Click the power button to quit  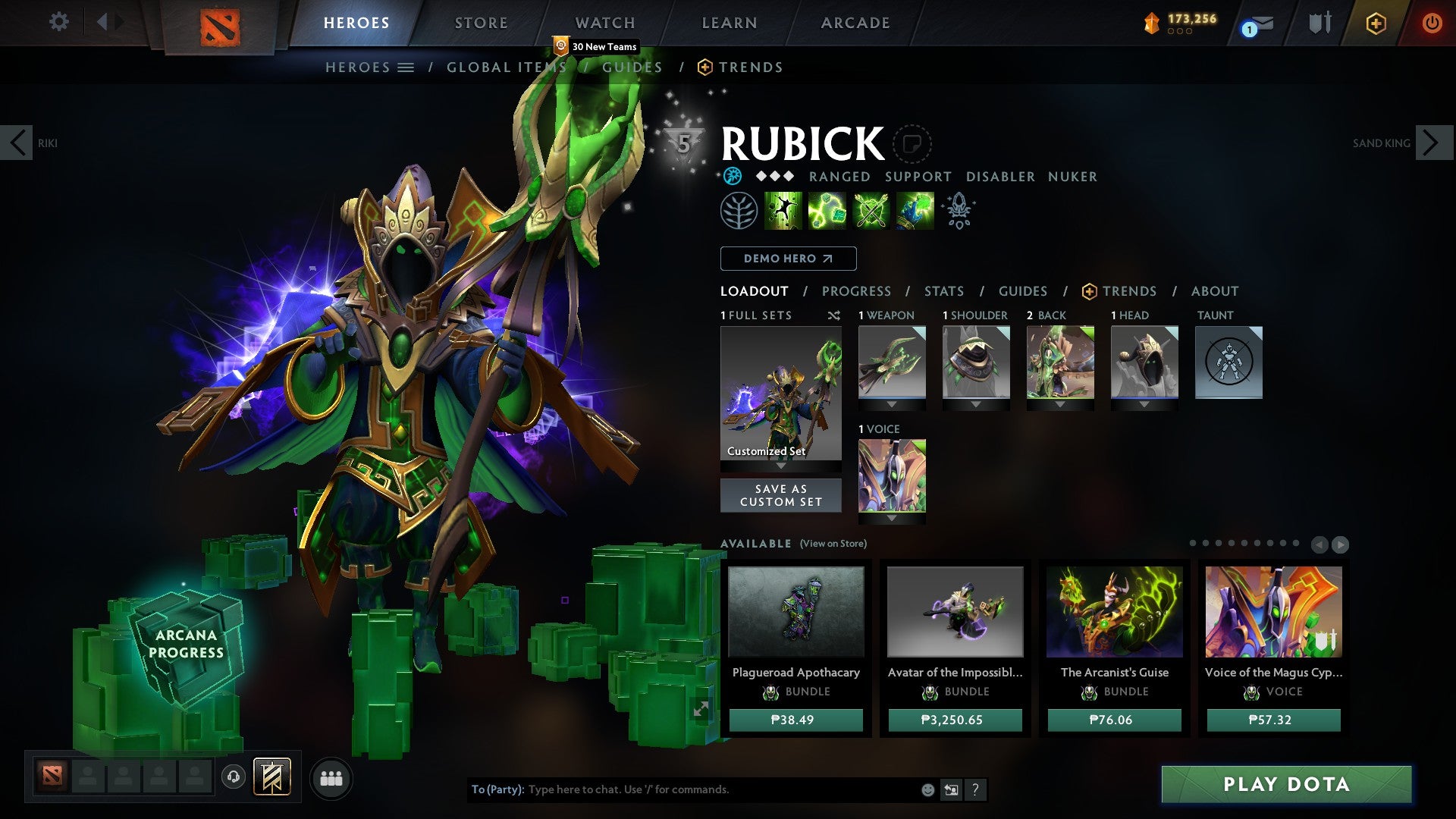pyautogui.click(x=1432, y=24)
